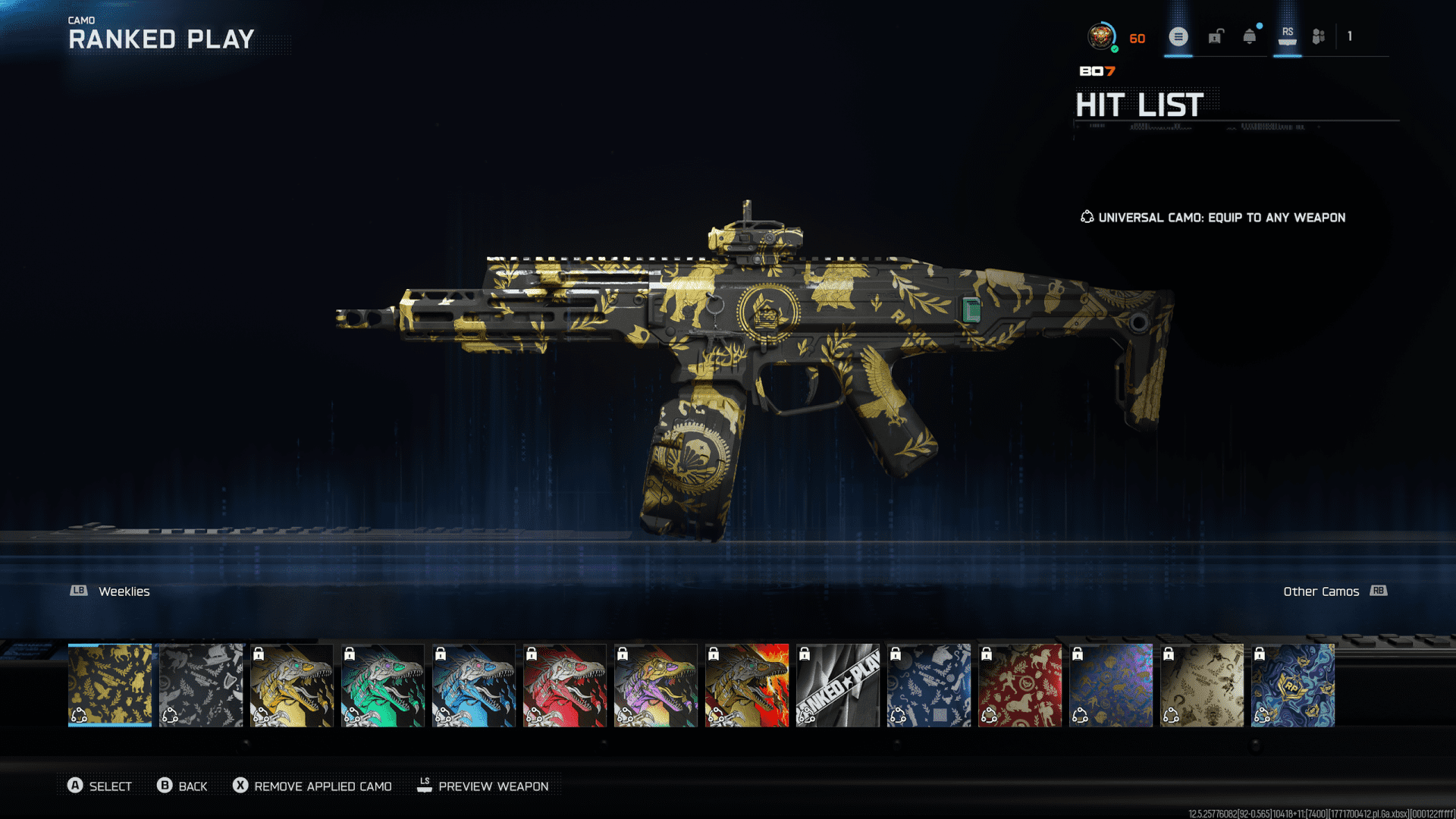Open the notifications bell
Image resolution: width=1456 pixels, height=819 pixels.
point(1250,36)
